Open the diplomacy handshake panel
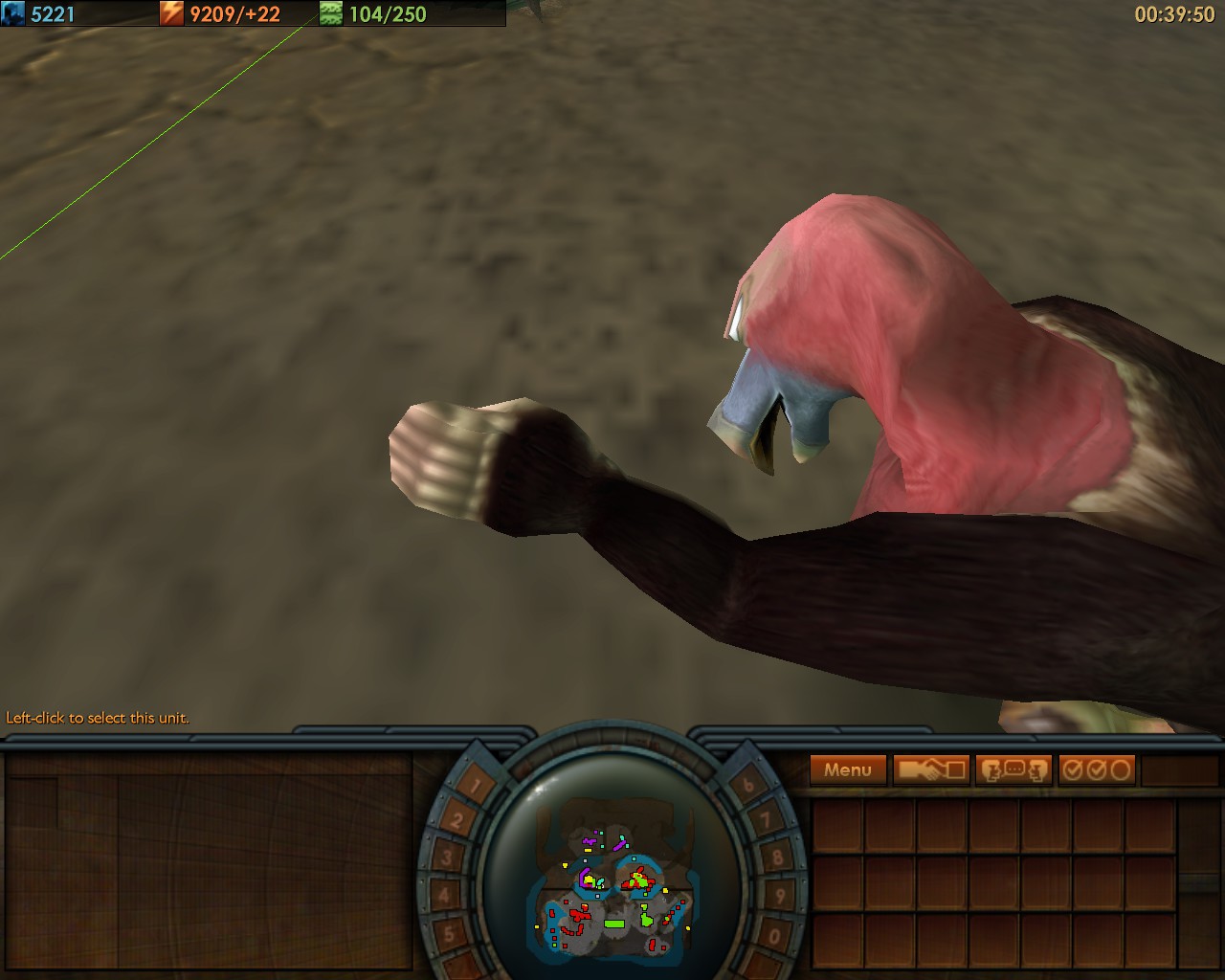Image resolution: width=1225 pixels, height=980 pixels. pyautogui.click(x=931, y=768)
